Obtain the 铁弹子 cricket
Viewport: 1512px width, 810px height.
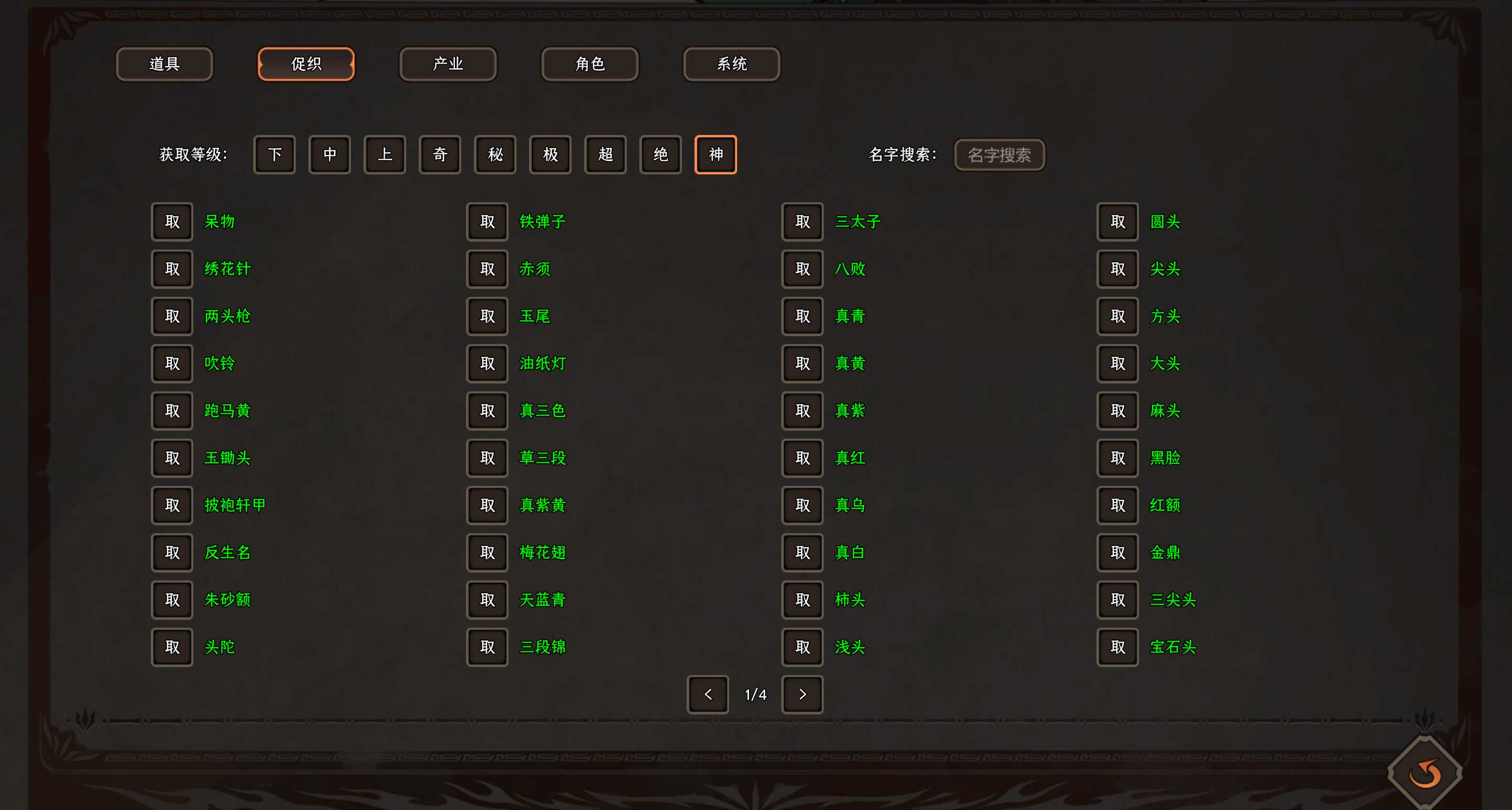(x=486, y=222)
